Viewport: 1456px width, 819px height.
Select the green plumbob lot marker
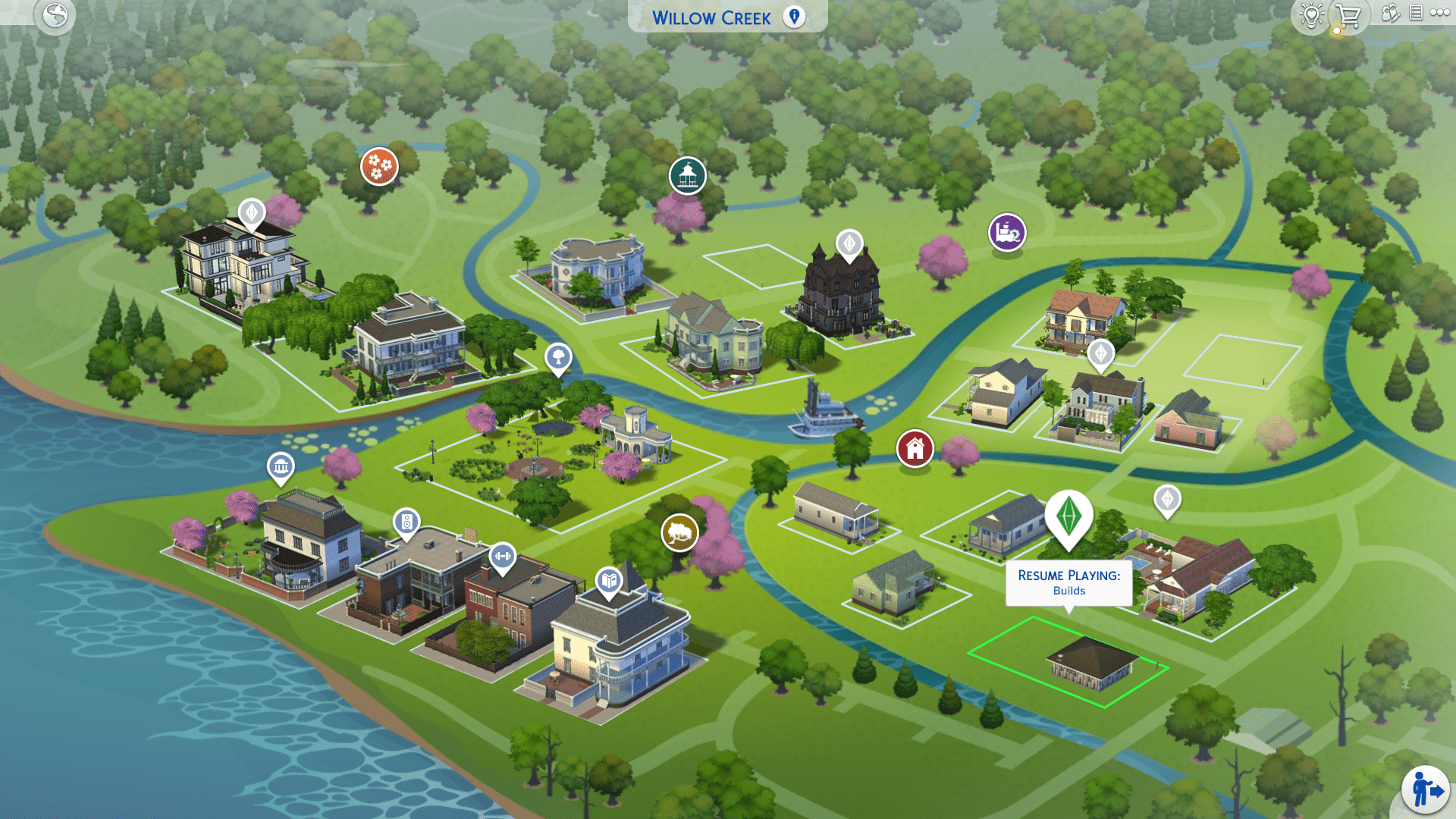point(1068,516)
